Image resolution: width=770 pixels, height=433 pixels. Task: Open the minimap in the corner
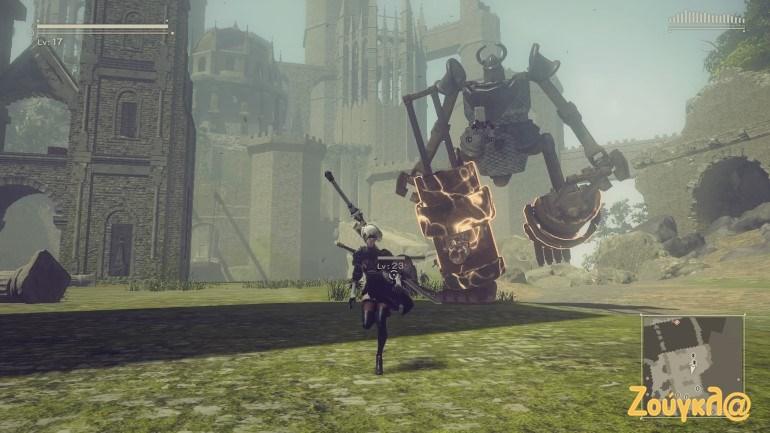tap(692, 353)
